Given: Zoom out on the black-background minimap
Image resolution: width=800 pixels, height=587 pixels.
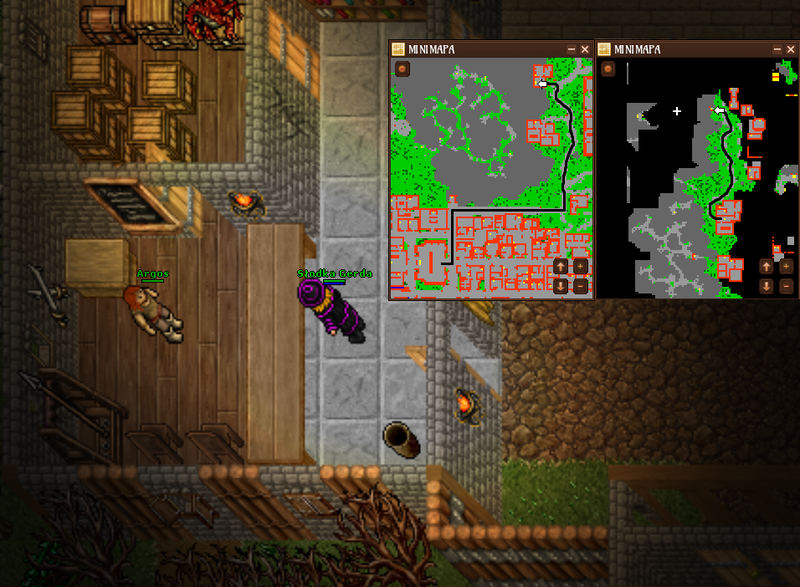Looking at the screenshot, I should click(786, 285).
